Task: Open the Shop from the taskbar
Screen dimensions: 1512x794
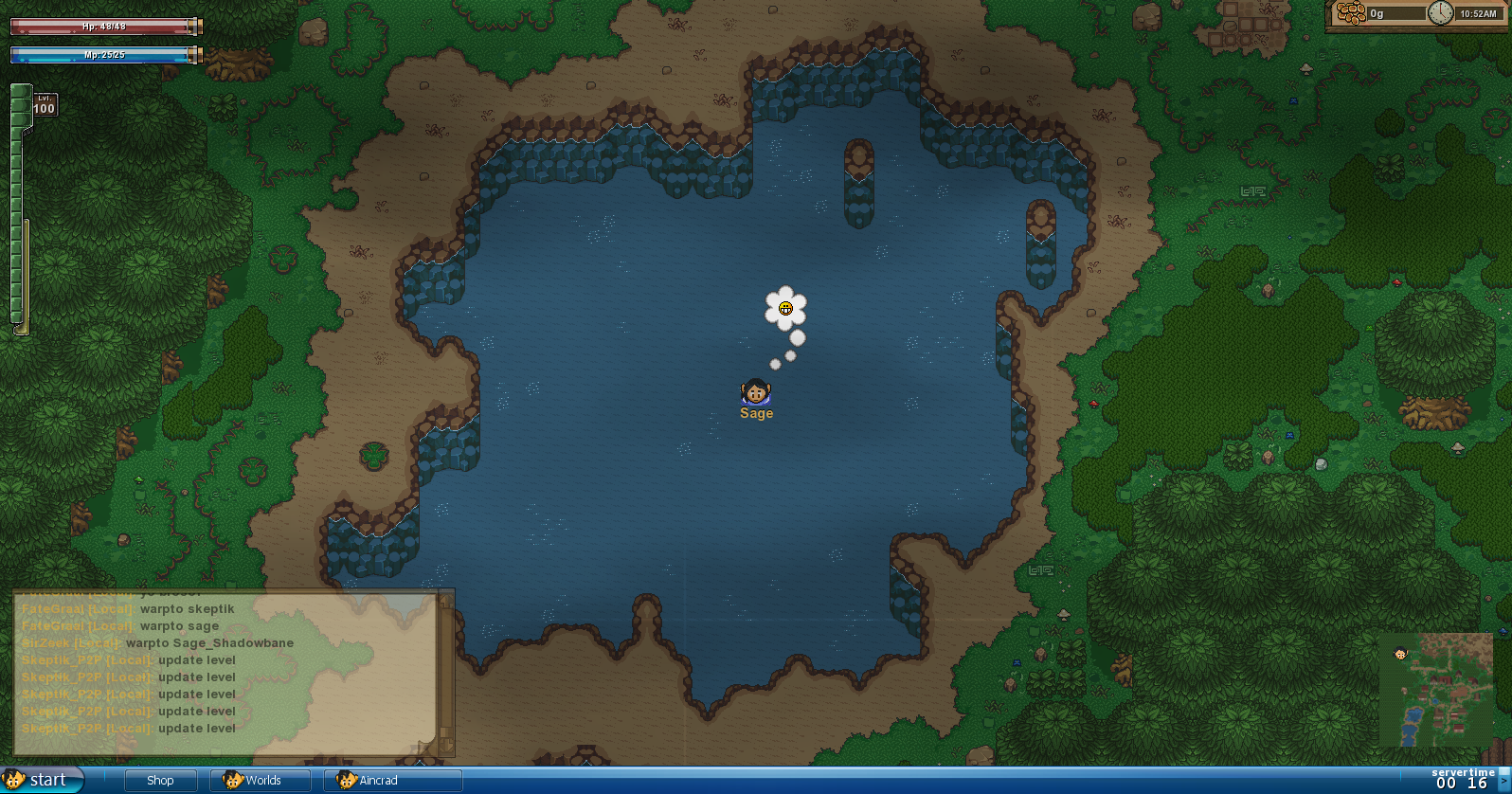Action: (x=160, y=781)
